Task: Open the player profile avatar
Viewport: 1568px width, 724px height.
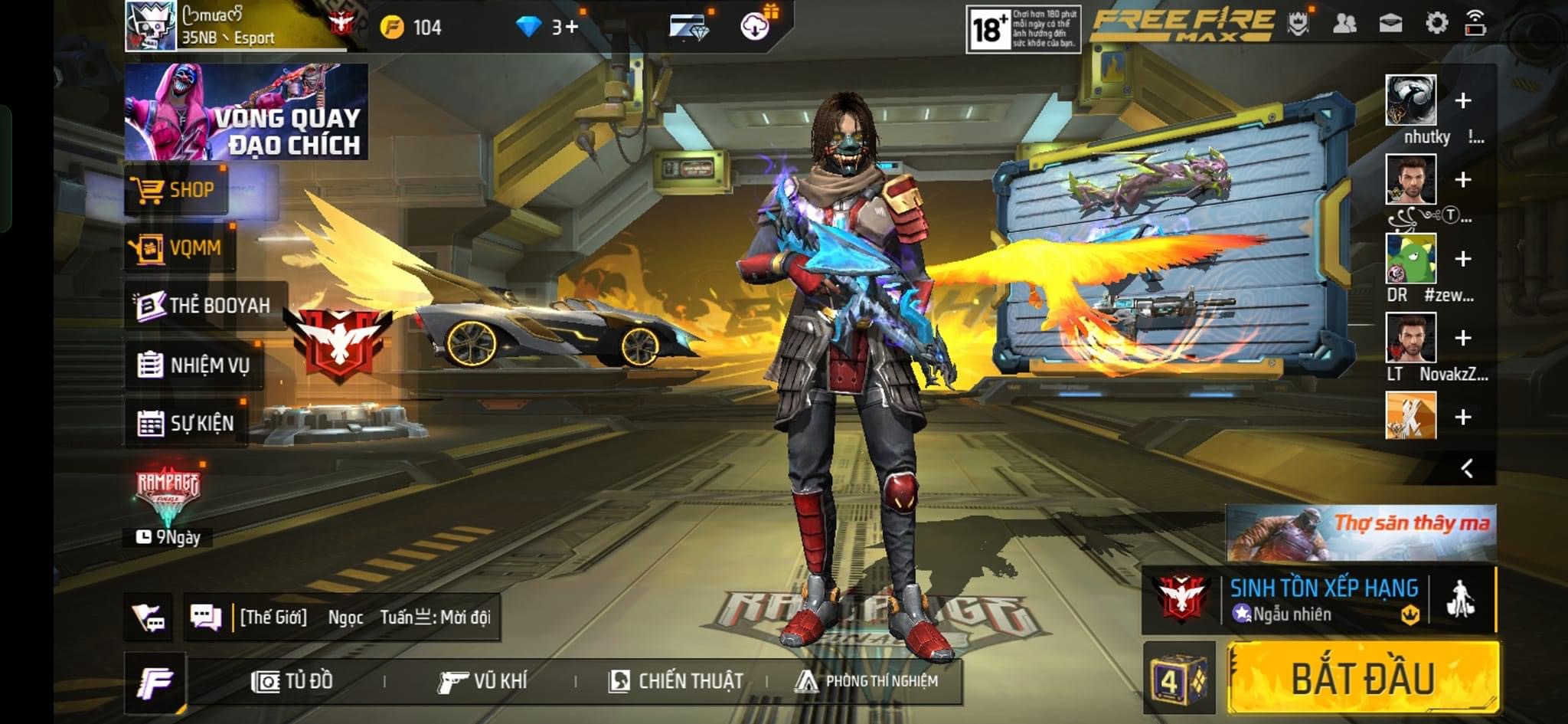Action: 151,26
